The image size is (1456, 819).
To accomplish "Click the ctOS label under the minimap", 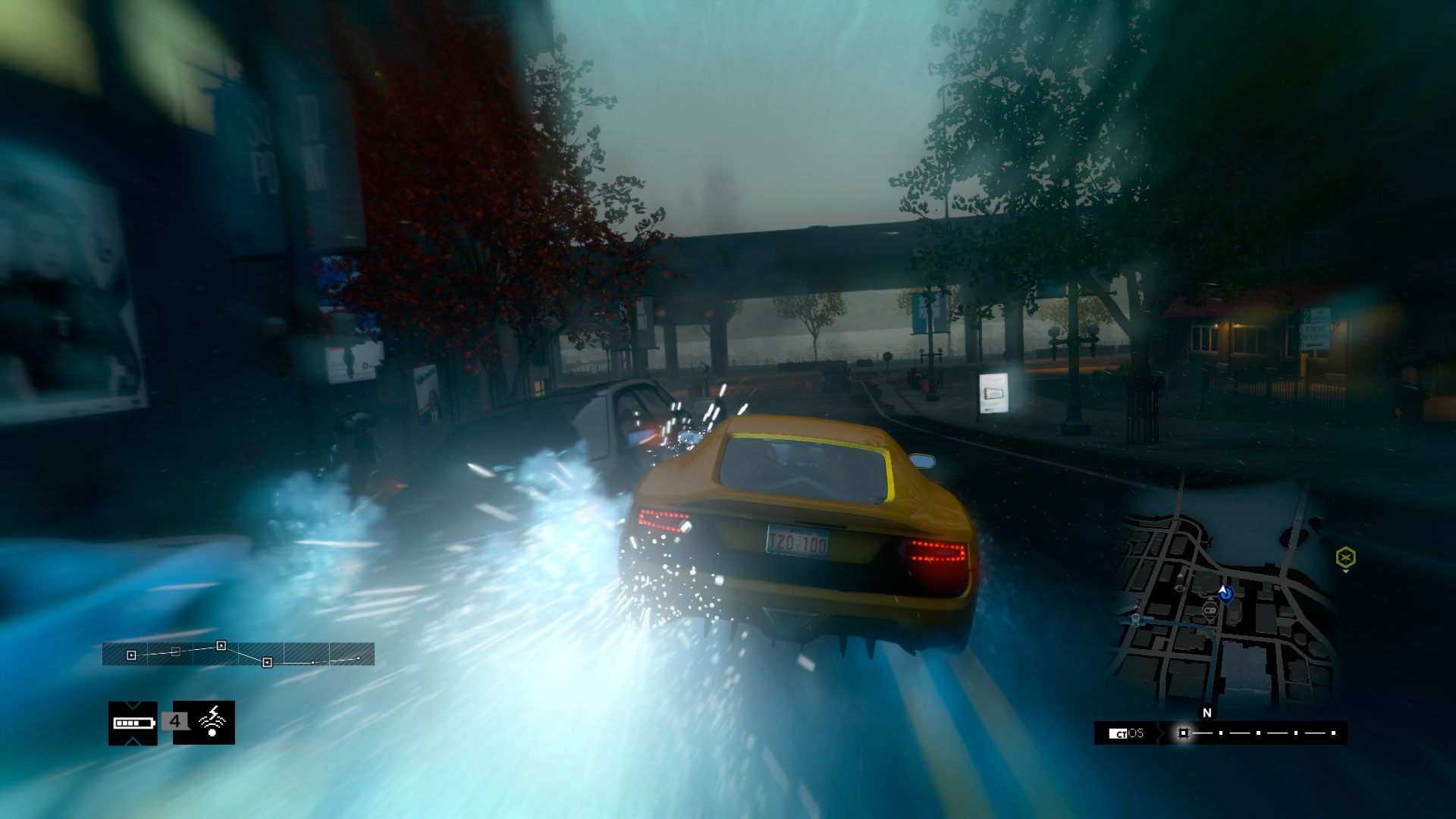I will tap(1127, 733).
